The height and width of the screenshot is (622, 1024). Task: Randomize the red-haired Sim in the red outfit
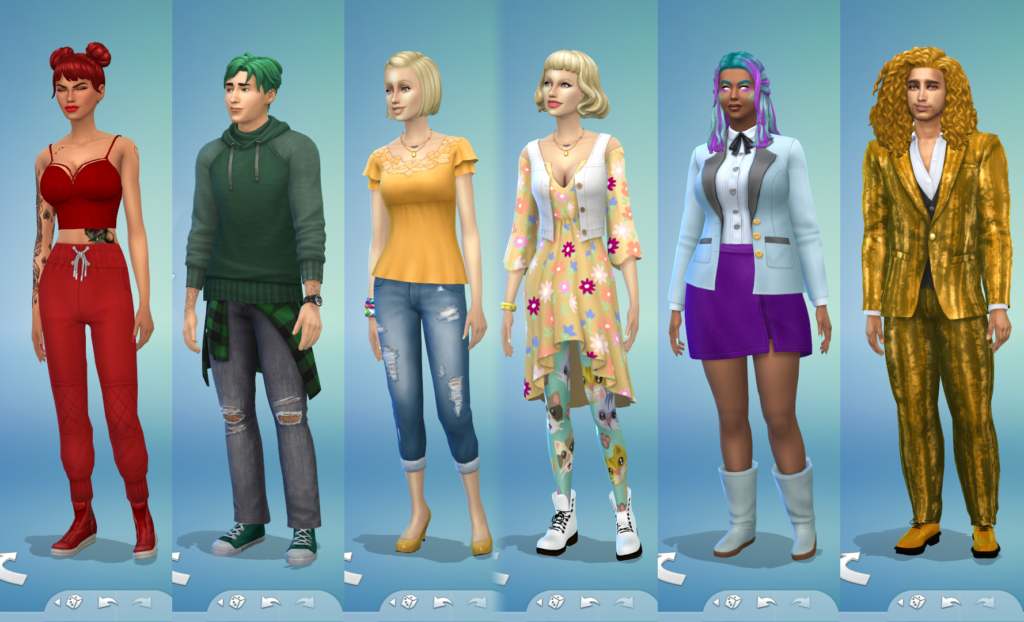point(75,602)
